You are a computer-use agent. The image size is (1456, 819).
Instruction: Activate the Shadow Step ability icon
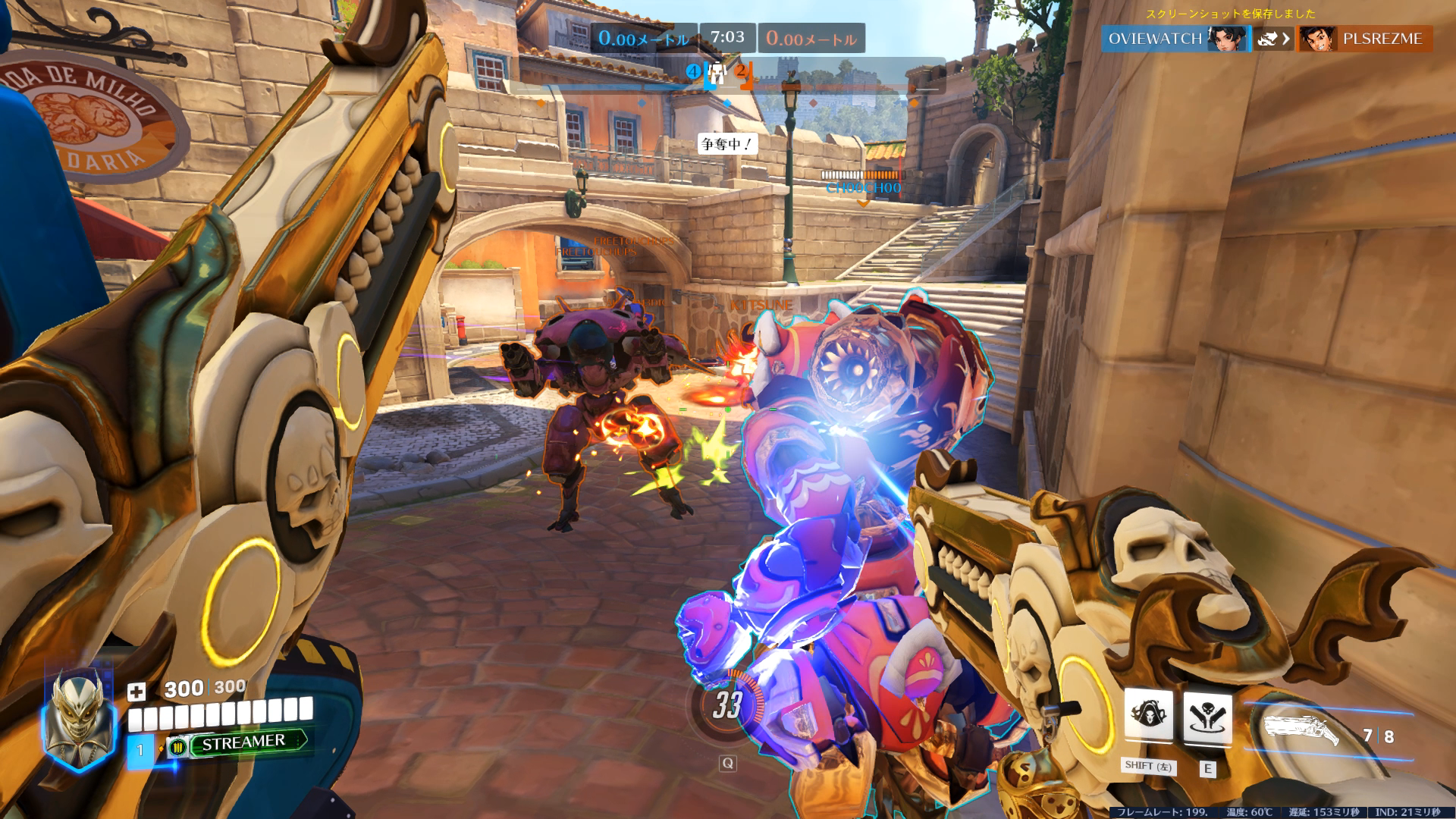(1207, 717)
